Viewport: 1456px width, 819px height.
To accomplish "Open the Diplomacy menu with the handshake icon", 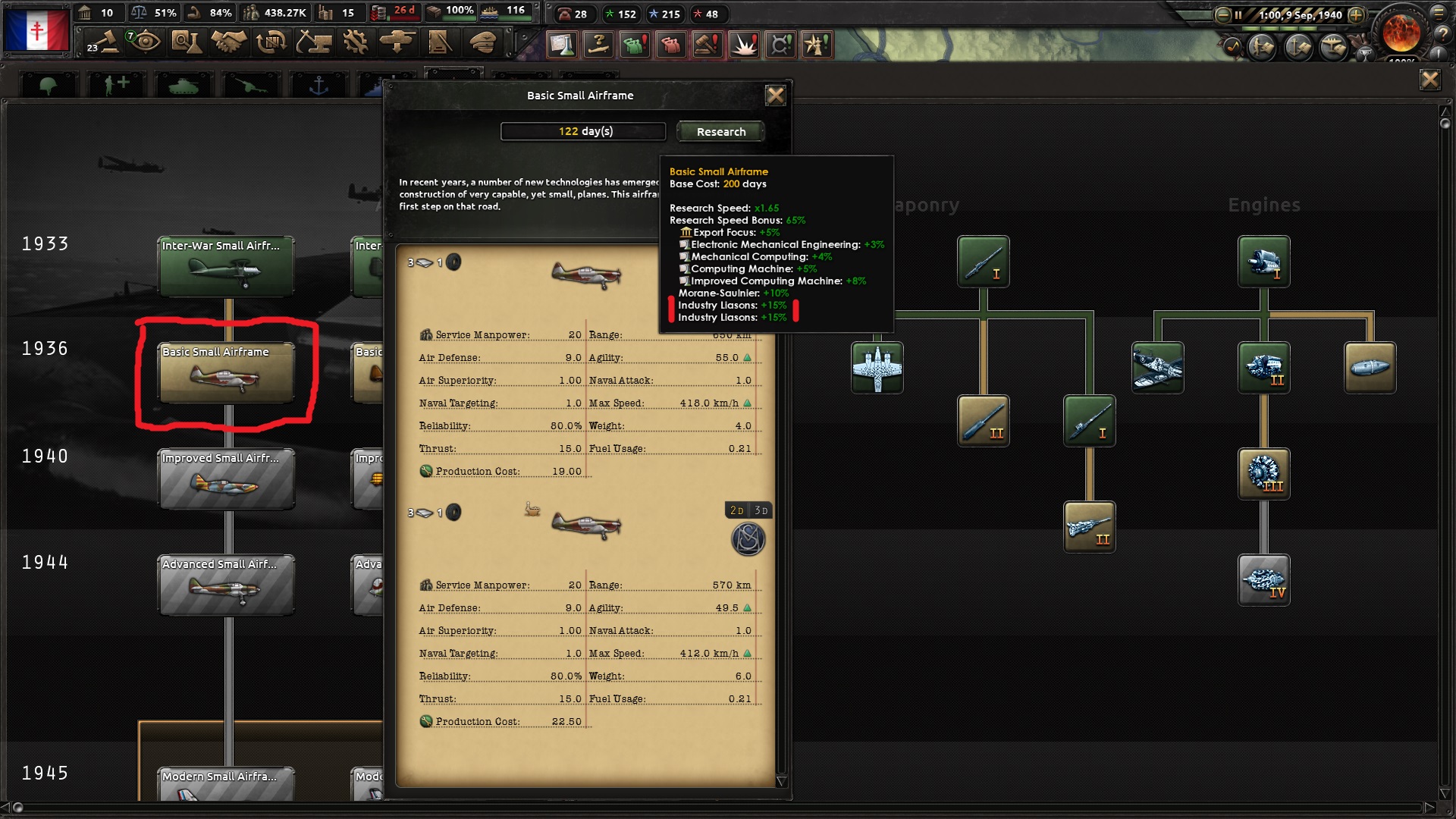I will pos(227,43).
